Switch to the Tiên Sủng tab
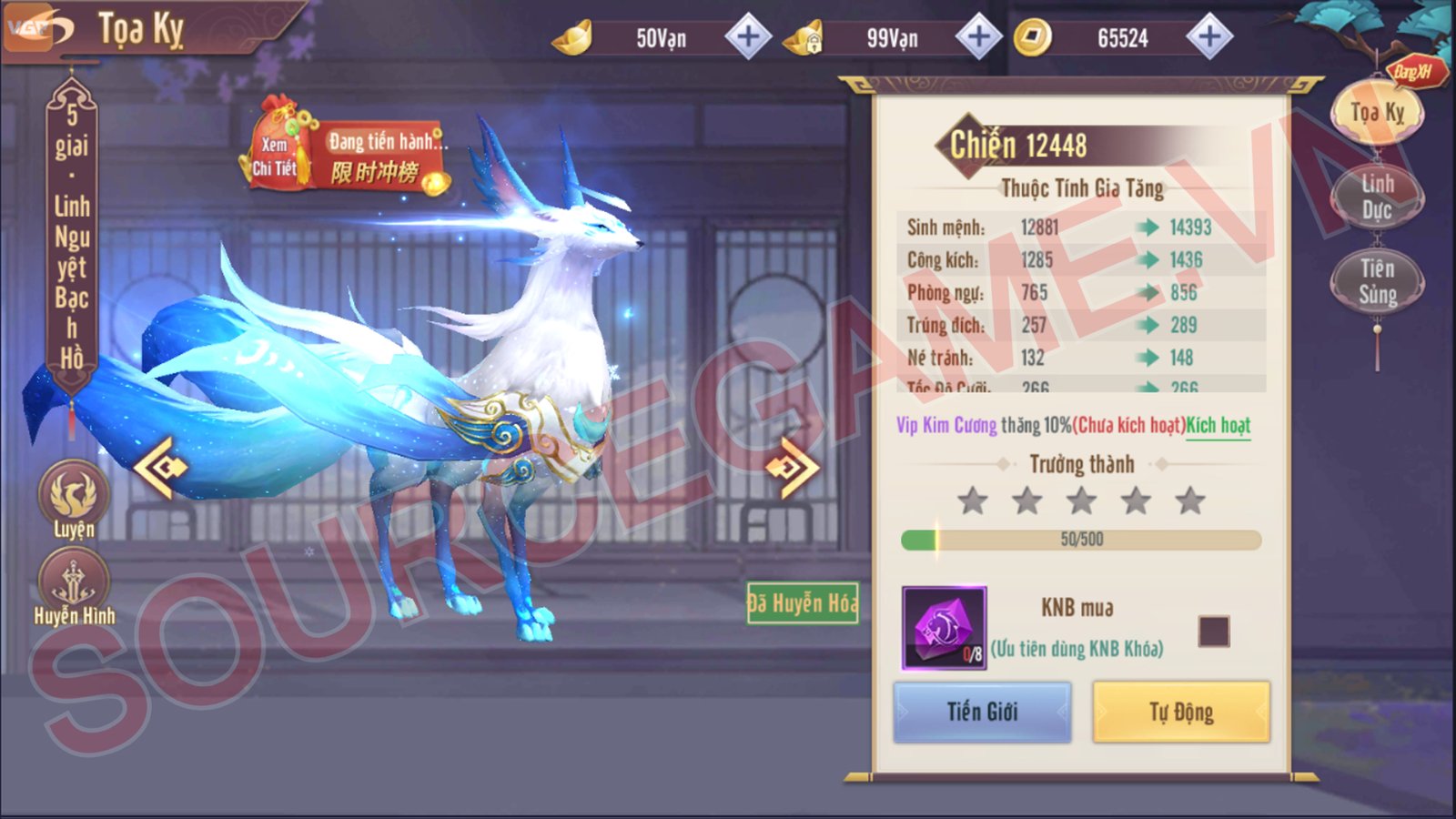The image size is (1456, 819). [1377, 281]
